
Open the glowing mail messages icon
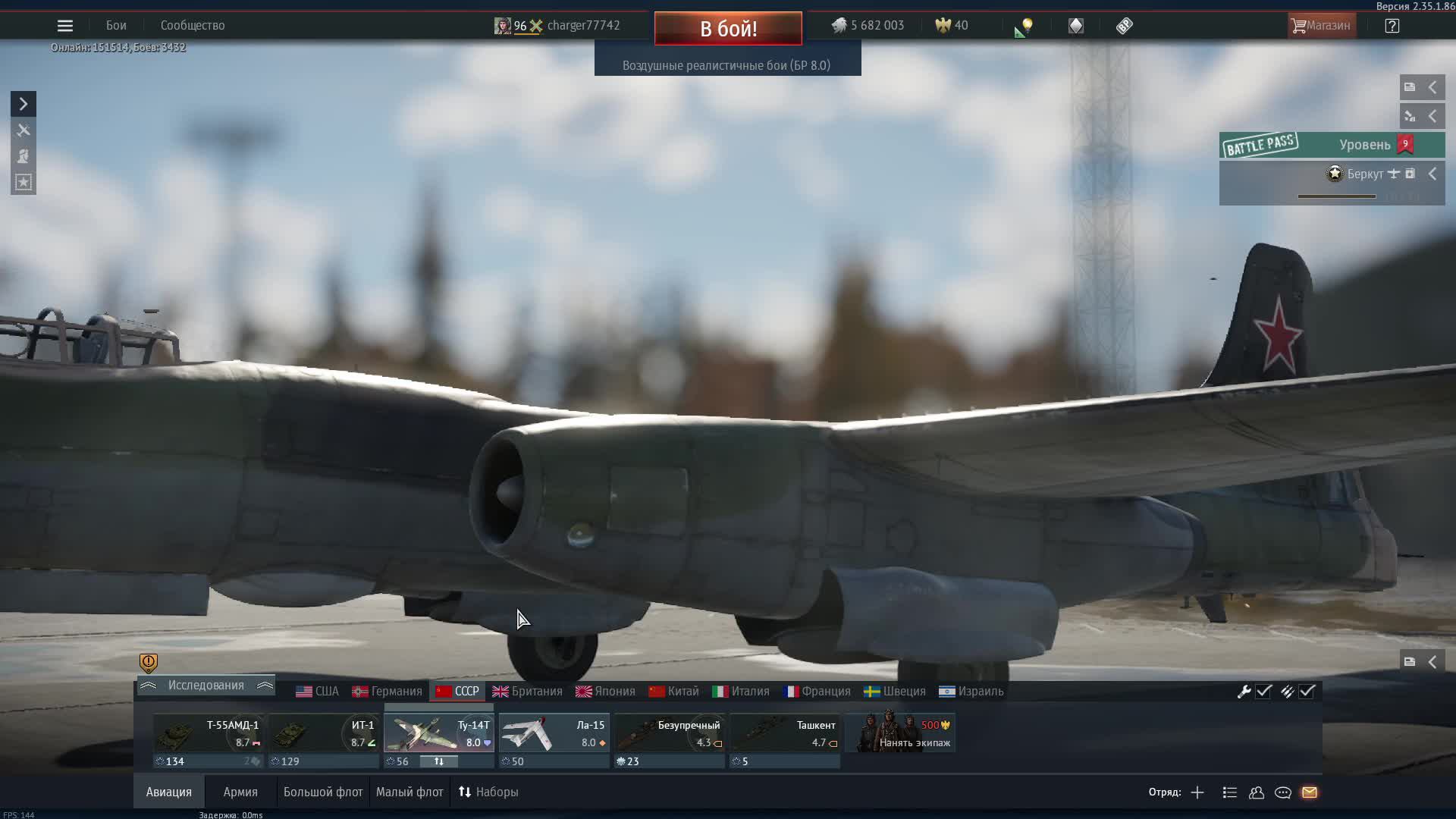point(1310,792)
